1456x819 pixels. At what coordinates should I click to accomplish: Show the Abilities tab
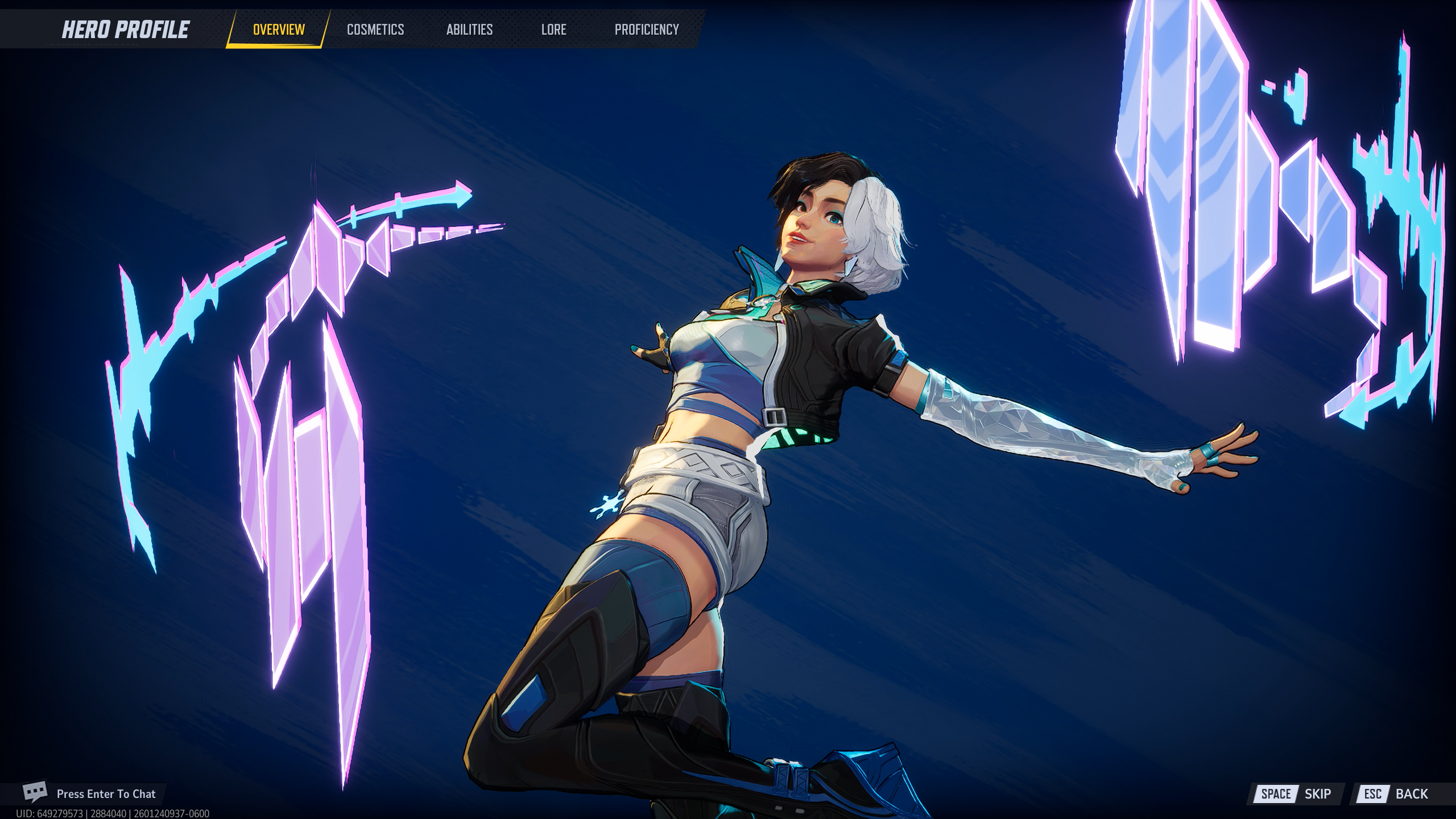click(469, 30)
